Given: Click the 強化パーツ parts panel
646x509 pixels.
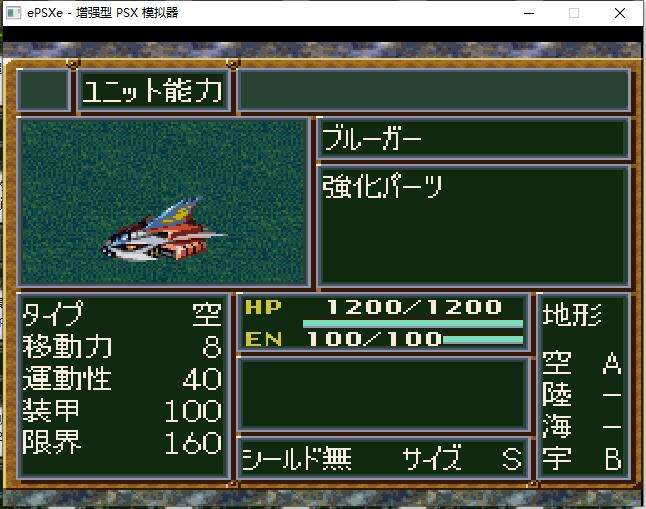Looking at the screenshot, I should pos(473,226).
